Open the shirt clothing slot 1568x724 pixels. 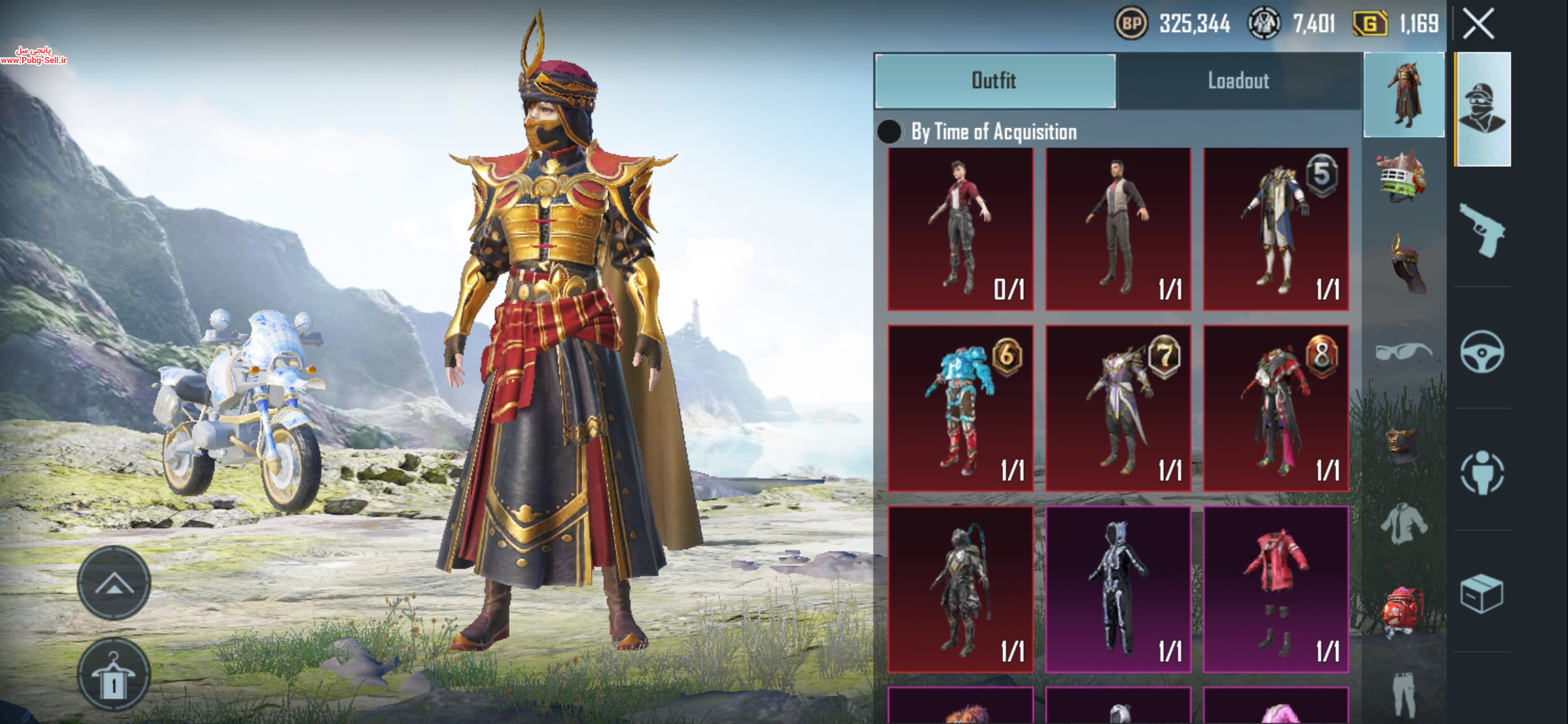1403,524
